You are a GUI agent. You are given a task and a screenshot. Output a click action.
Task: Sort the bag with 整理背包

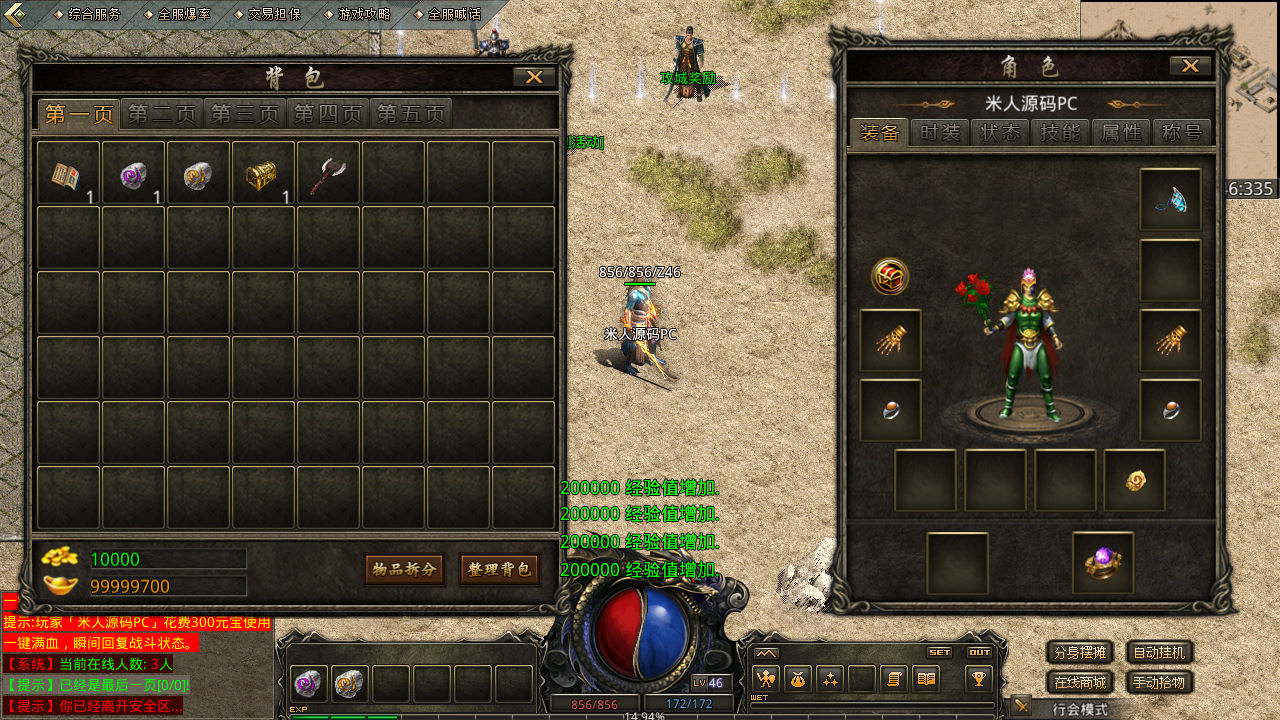[499, 569]
